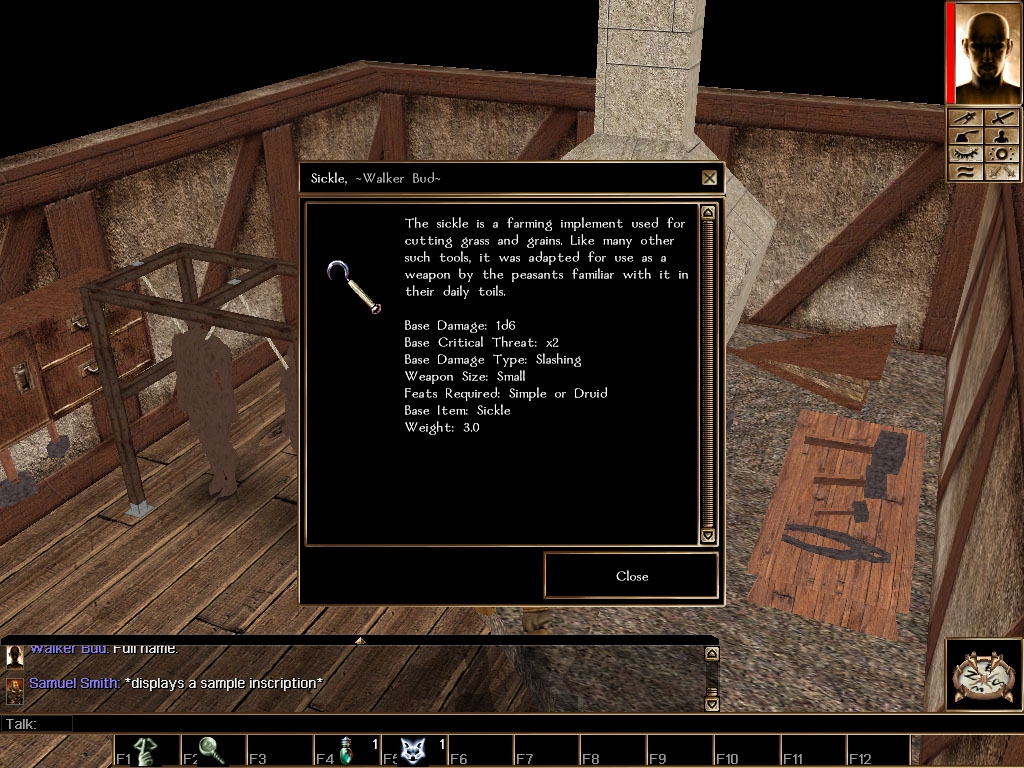Open the compass-and-quill map button

[981, 674]
